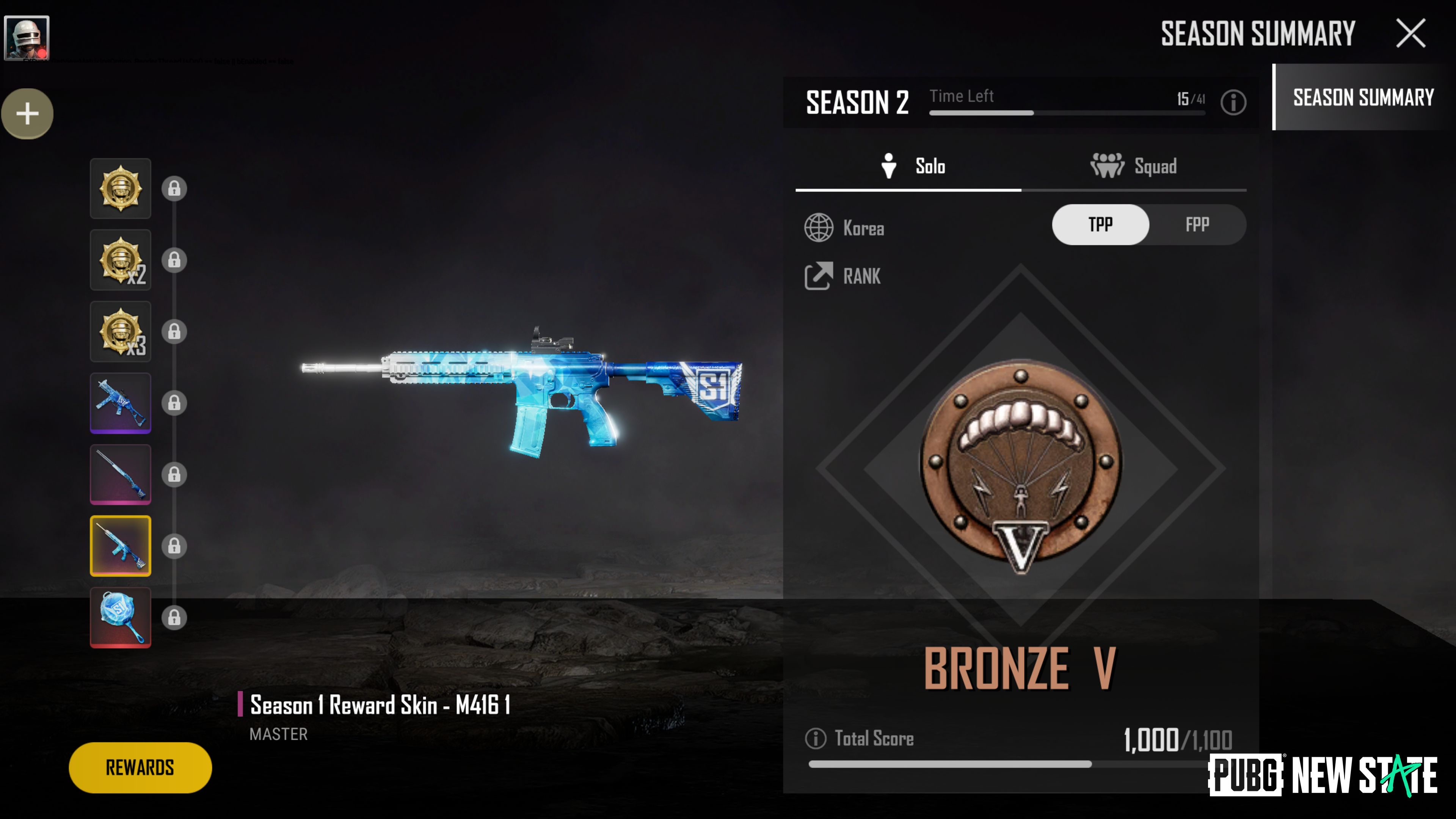The image size is (1456, 819).
Task: Tap the round plus button
Action: pos(27,114)
